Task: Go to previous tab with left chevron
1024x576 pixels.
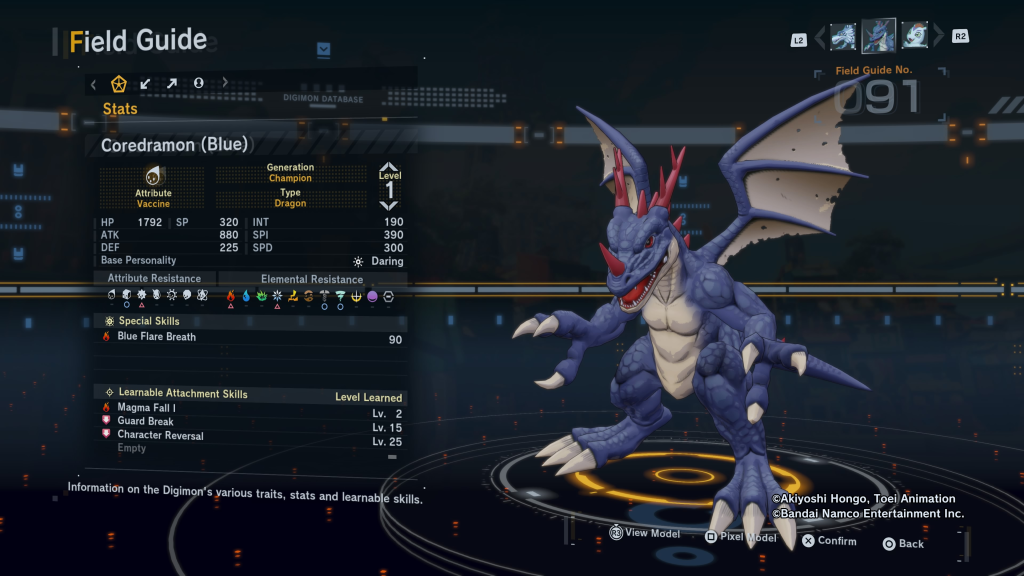Action: tap(94, 84)
